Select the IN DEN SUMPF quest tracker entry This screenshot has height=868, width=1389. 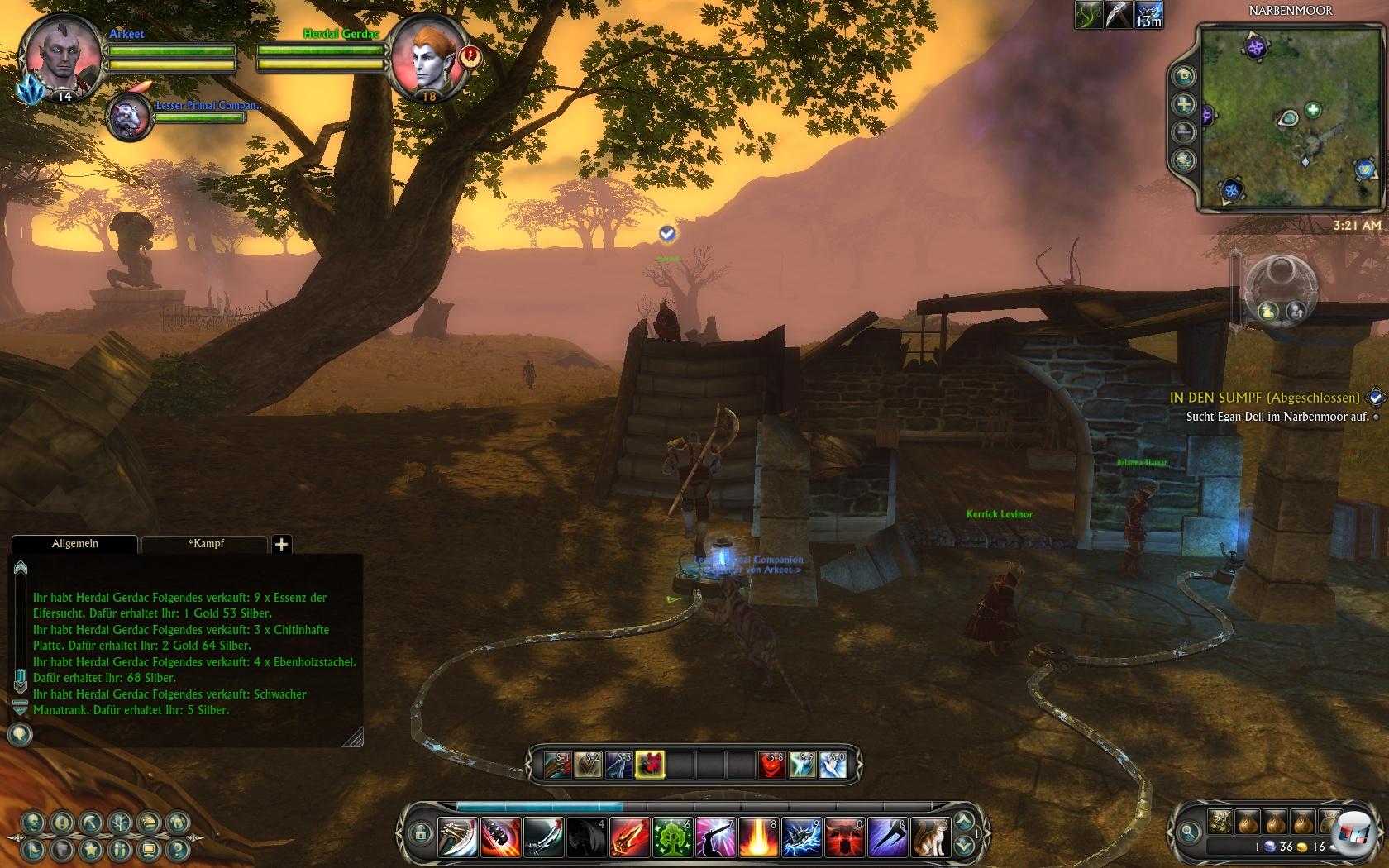(x=1264, y=398)
